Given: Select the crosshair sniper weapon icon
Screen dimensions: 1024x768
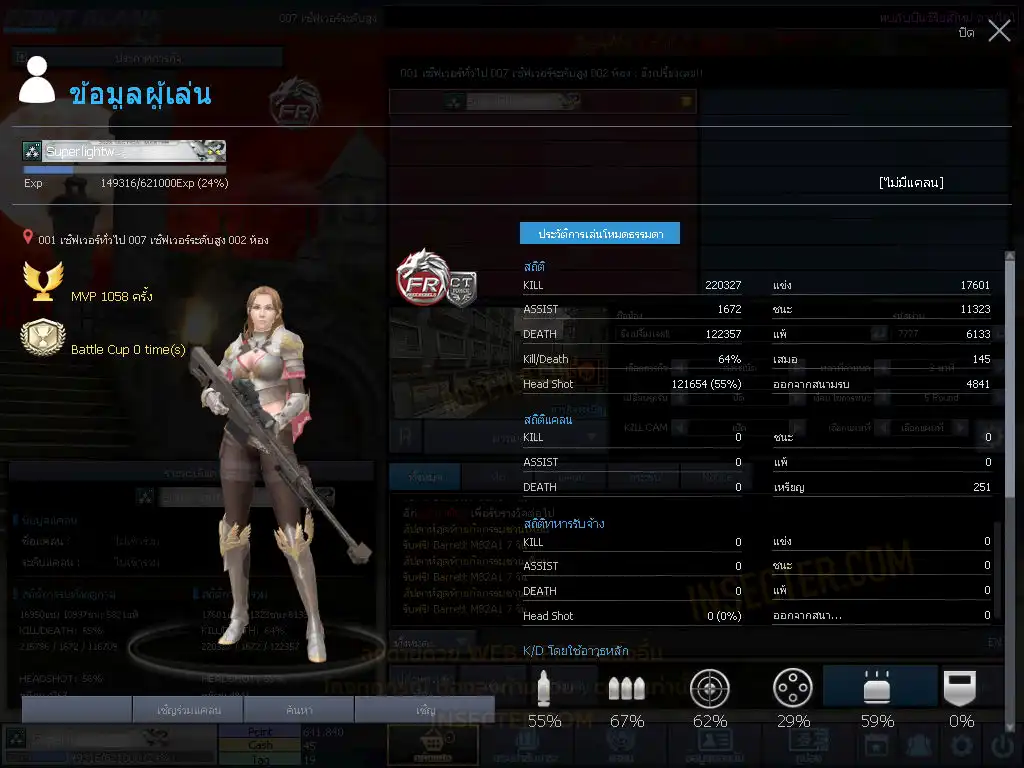Looking at the screenshot, I should click(710, 689).
